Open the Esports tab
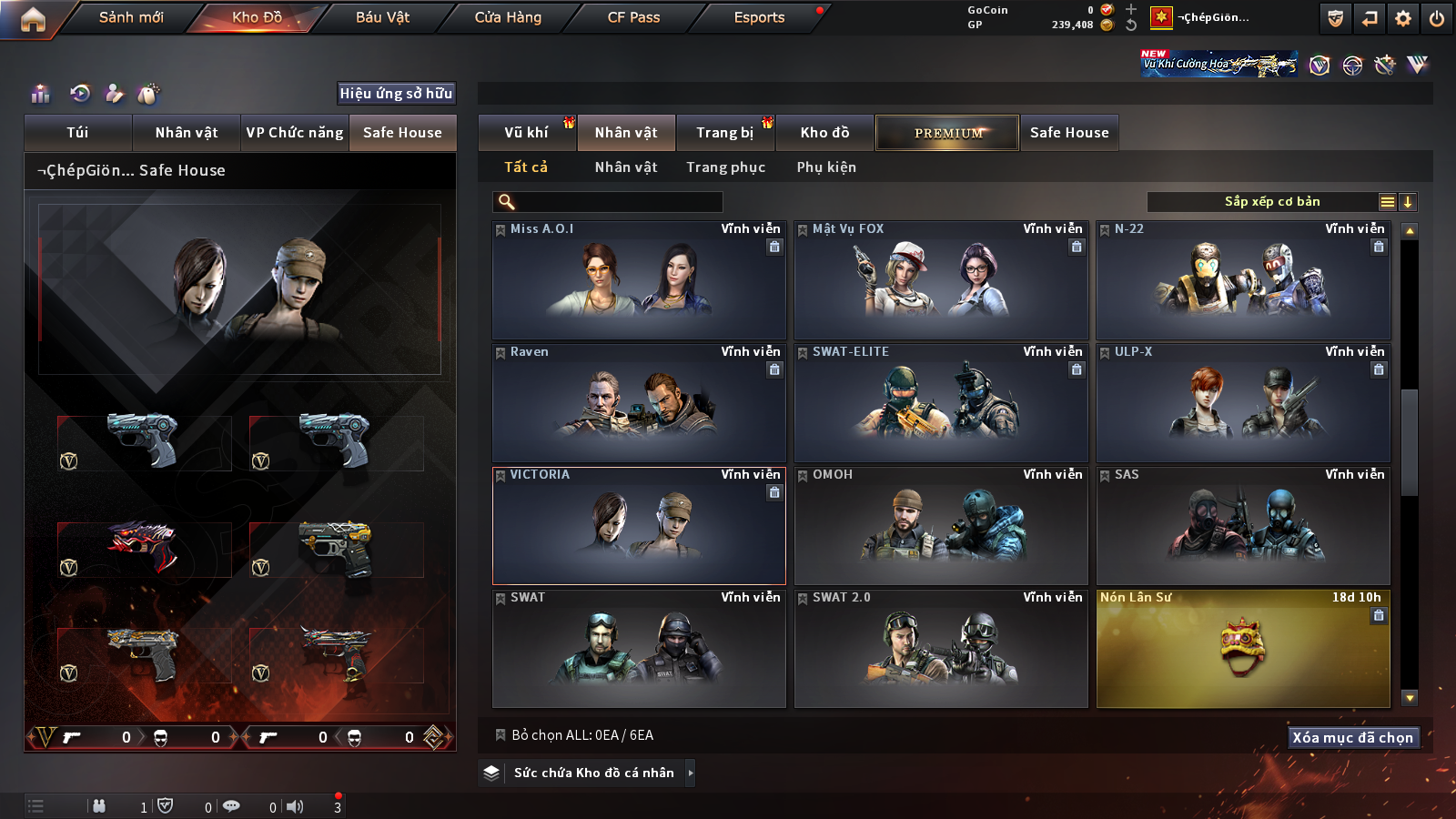The height and width of the screenshot is (819, 1456). 759,17
